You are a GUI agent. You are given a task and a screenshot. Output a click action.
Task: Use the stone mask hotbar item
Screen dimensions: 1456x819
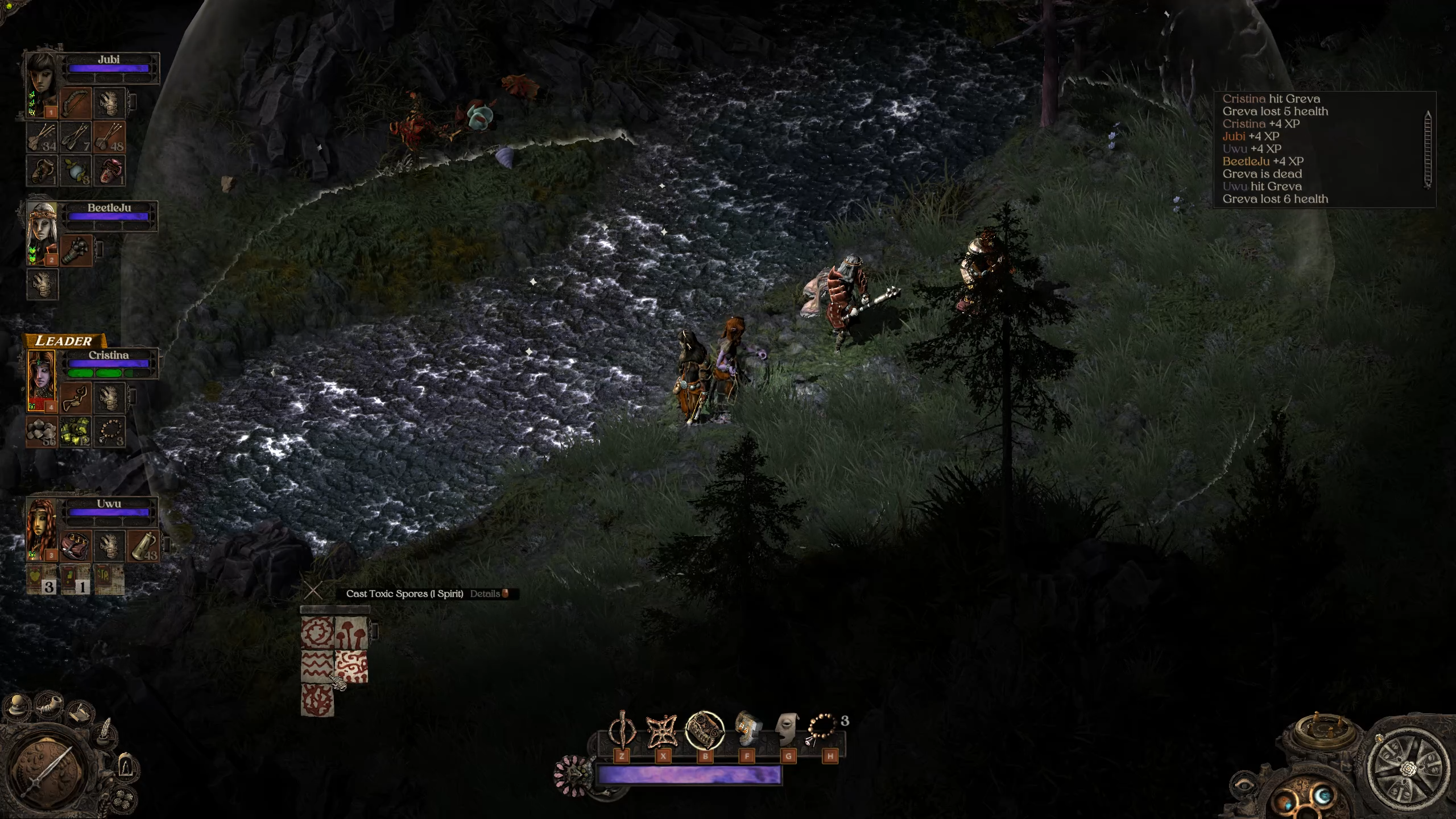(x=788, y=730)
